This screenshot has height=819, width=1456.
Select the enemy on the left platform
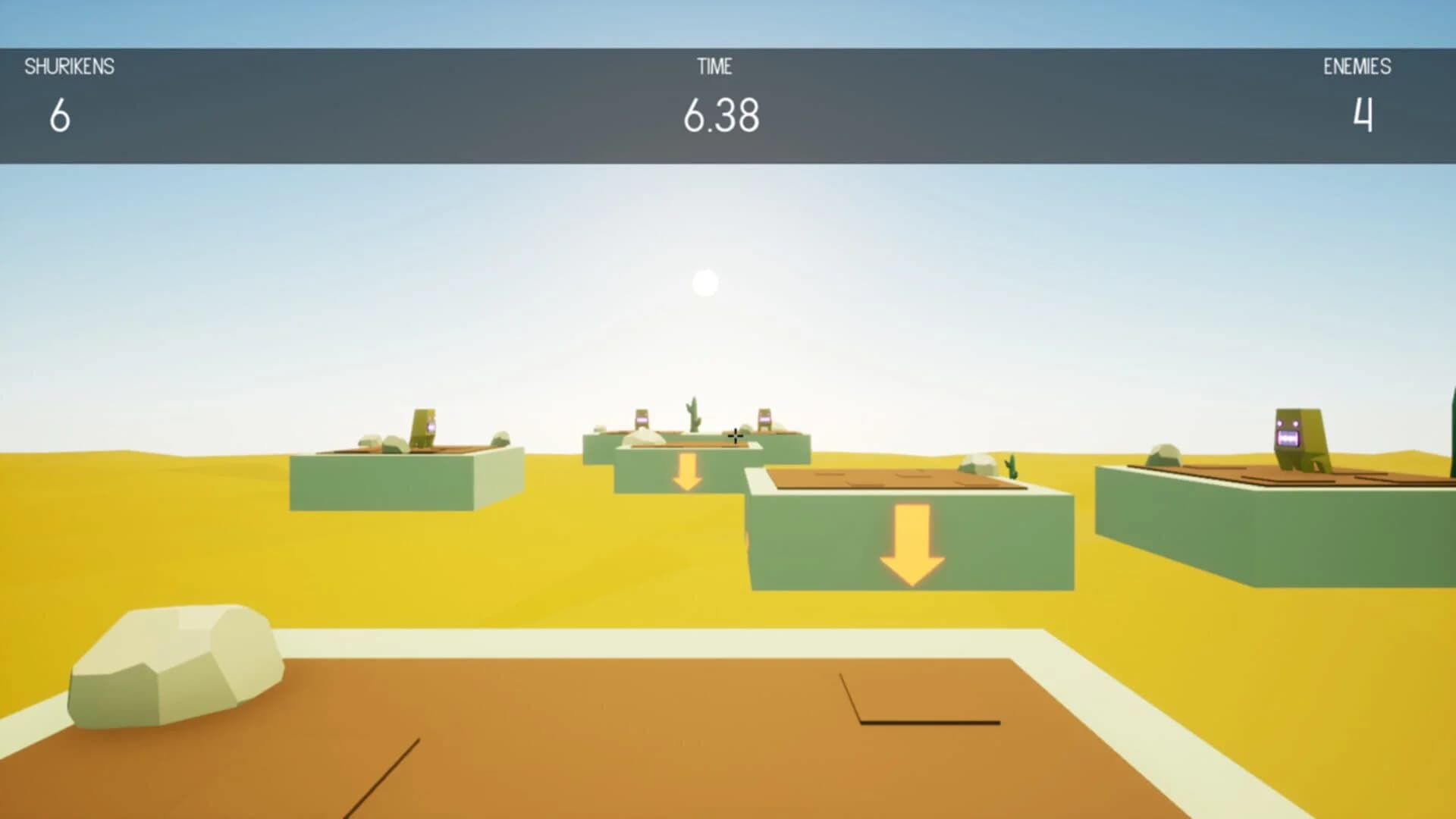tap(425, 425)
